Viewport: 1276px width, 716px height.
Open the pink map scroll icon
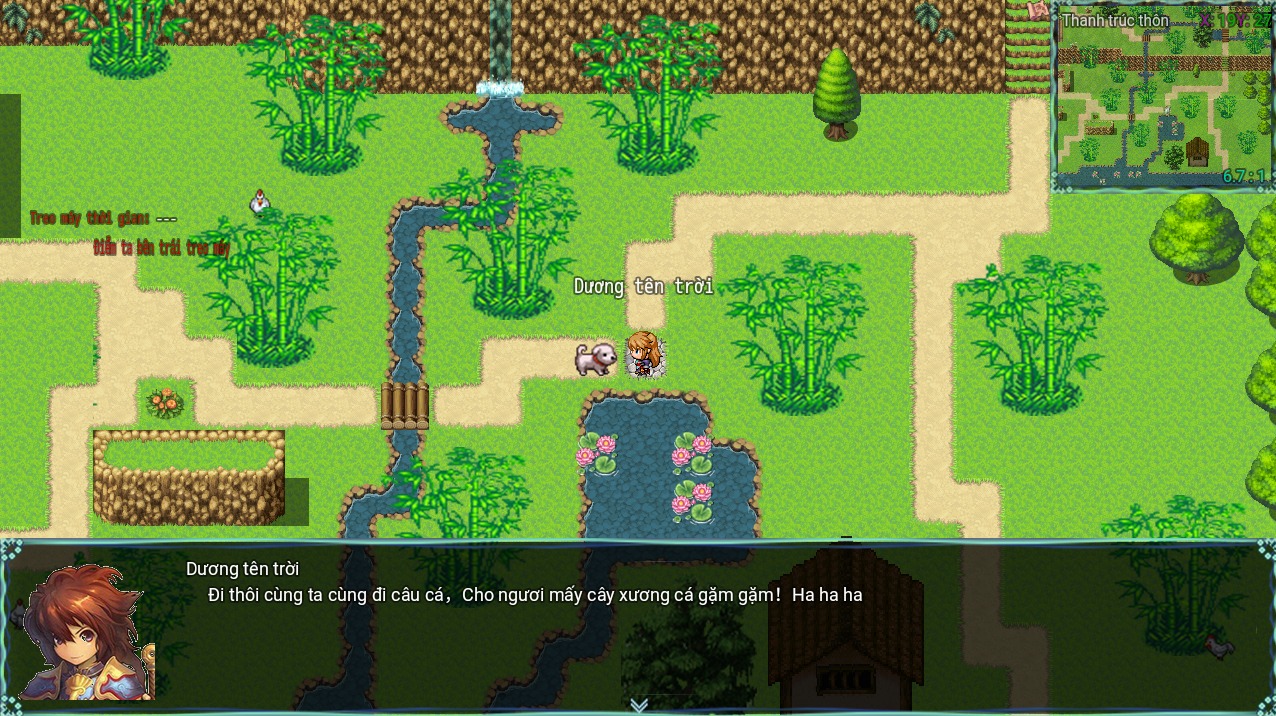point(1038,10)
